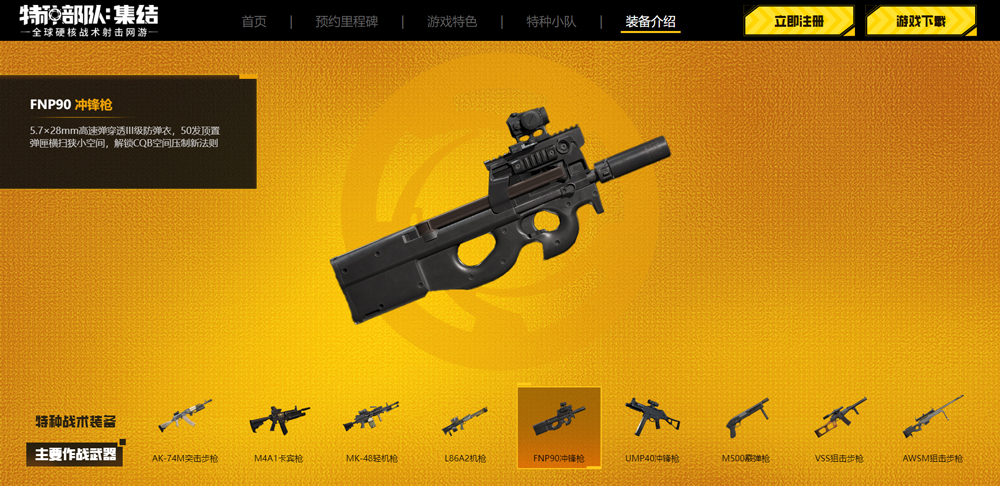This screenshot has height=486, width=1000.
Task: Choose the M500霰弹枪 shotgun thumbnail
Action: (x=746, y=425)
